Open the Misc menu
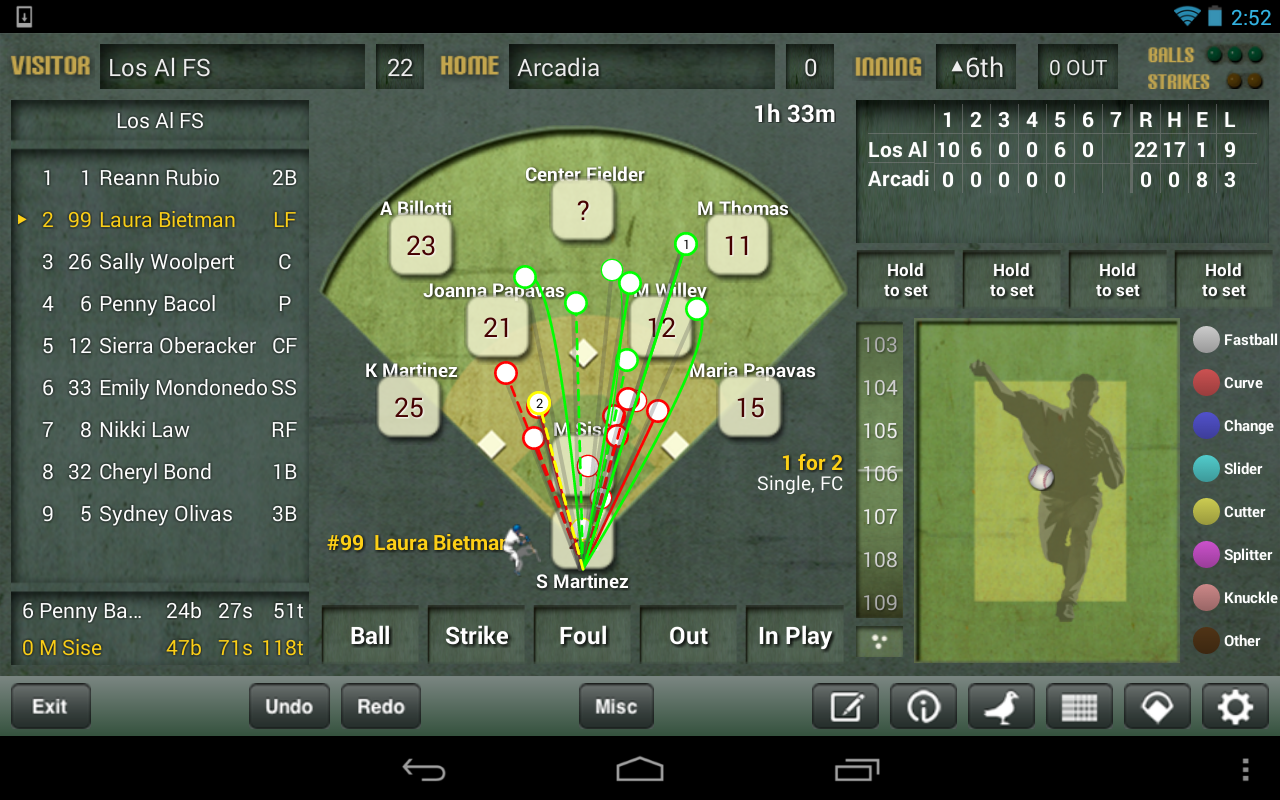The image size is (1280, 800). 616,706
